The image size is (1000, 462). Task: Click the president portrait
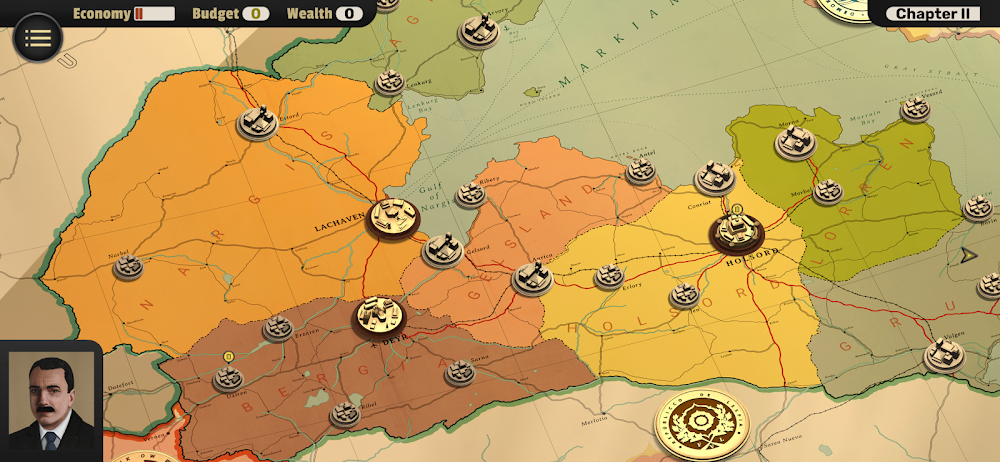click(50, 400)
